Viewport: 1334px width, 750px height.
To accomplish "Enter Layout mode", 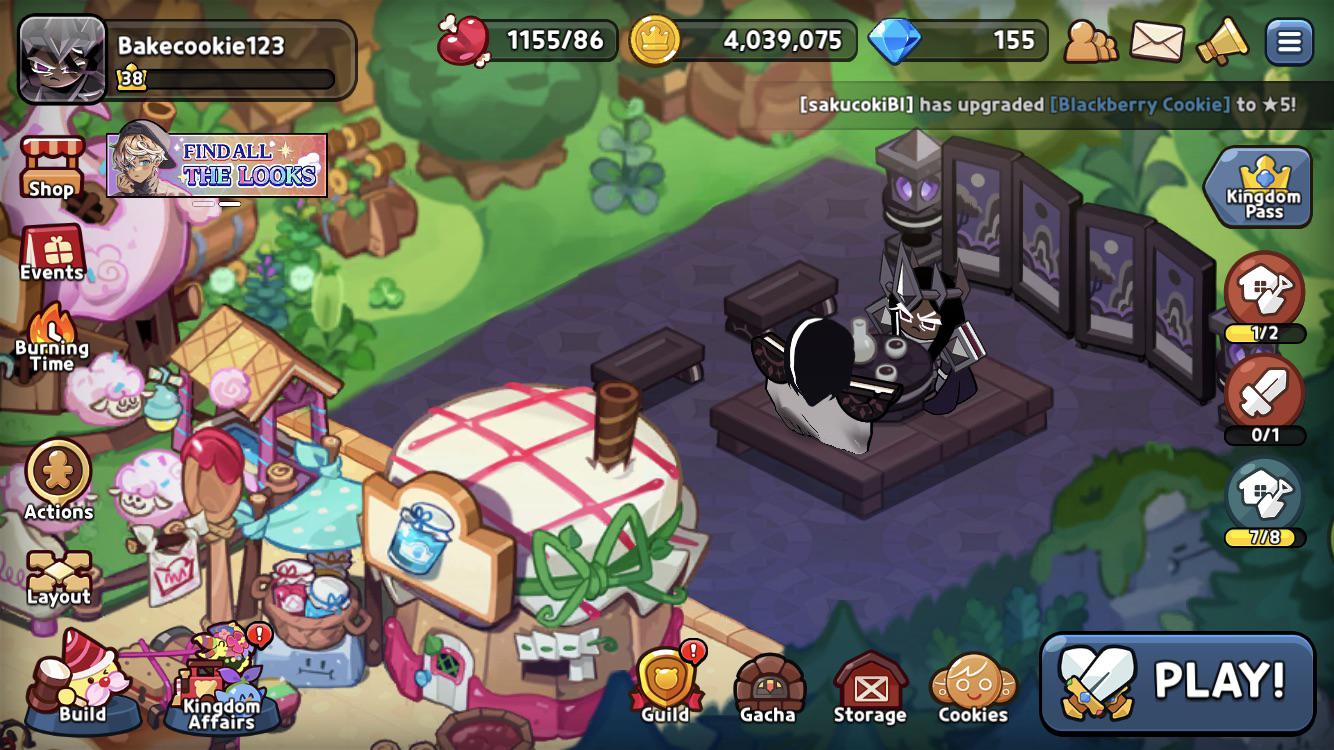I will pyautogui.click(x=58, y=577).
